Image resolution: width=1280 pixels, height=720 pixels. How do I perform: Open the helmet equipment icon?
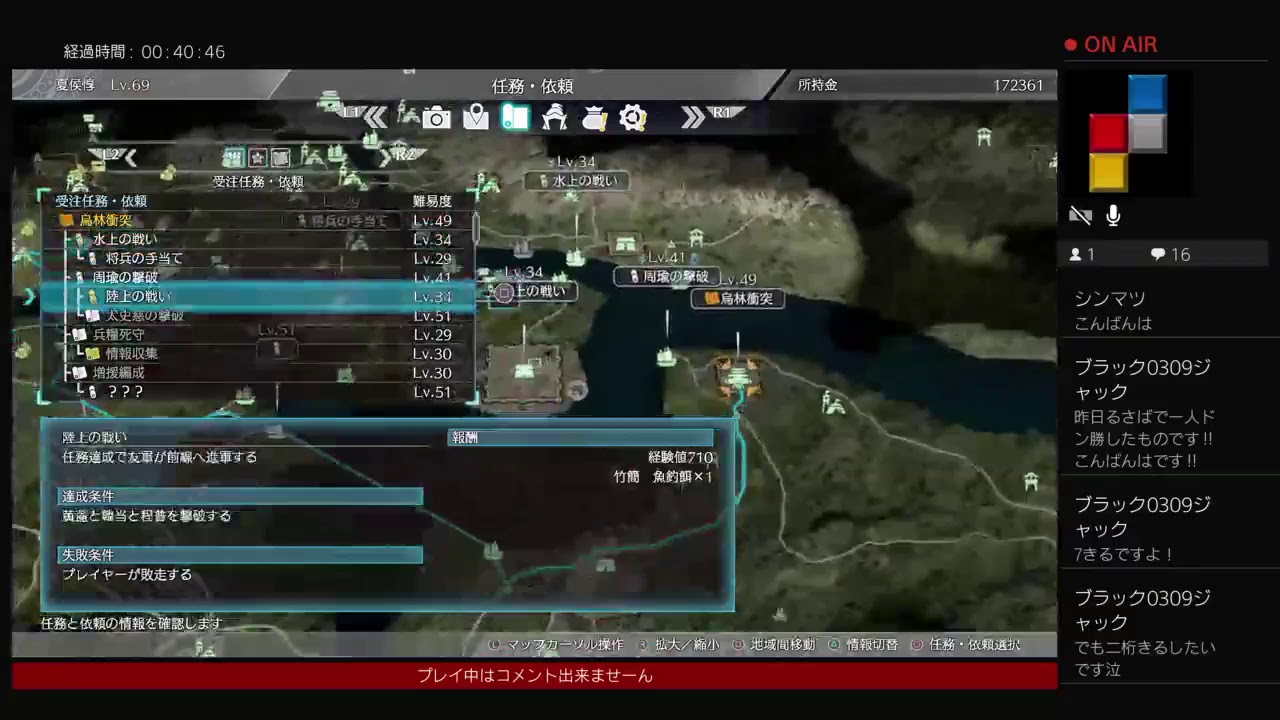554,118
